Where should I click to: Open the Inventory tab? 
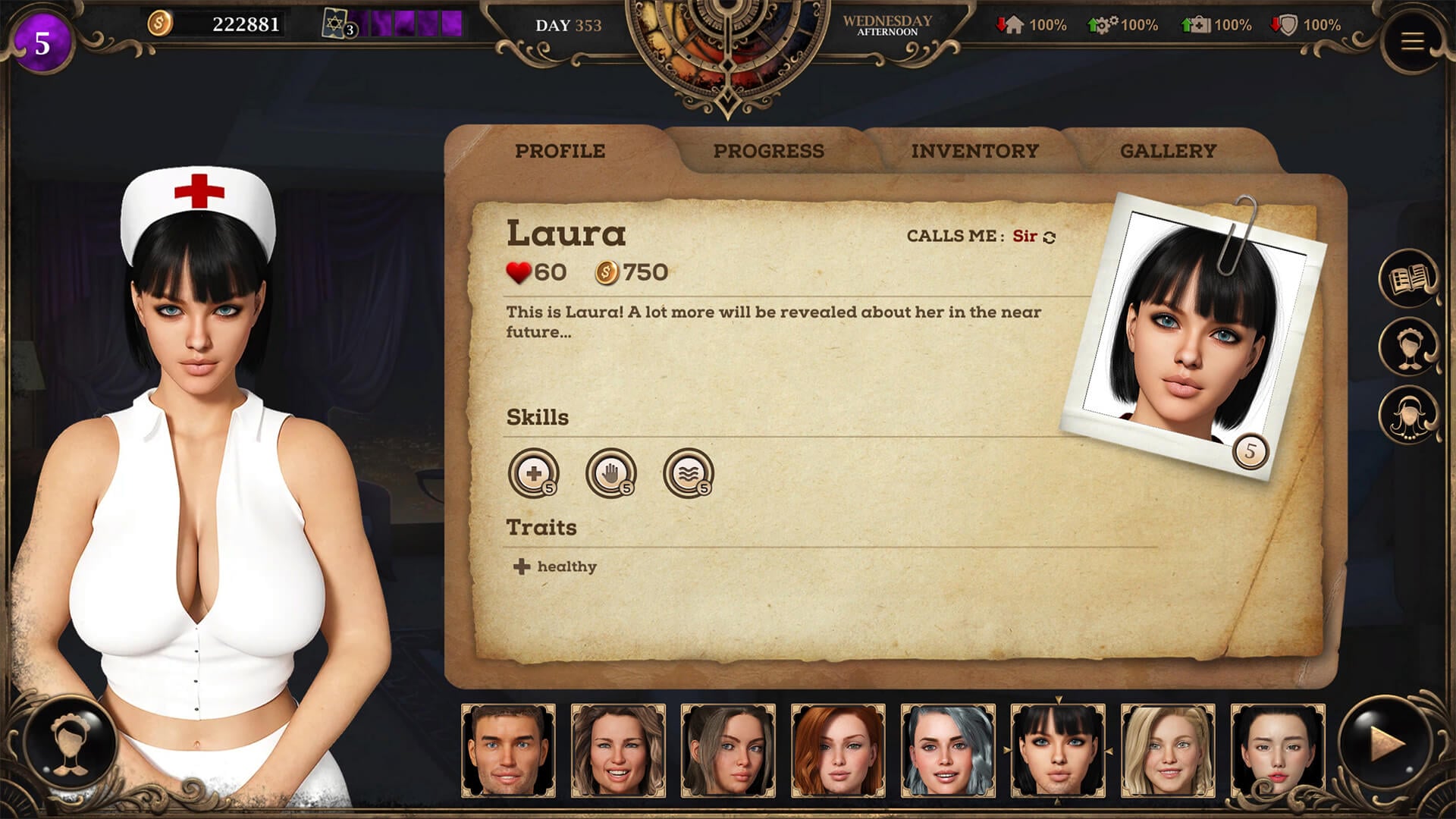coord(974,151)
